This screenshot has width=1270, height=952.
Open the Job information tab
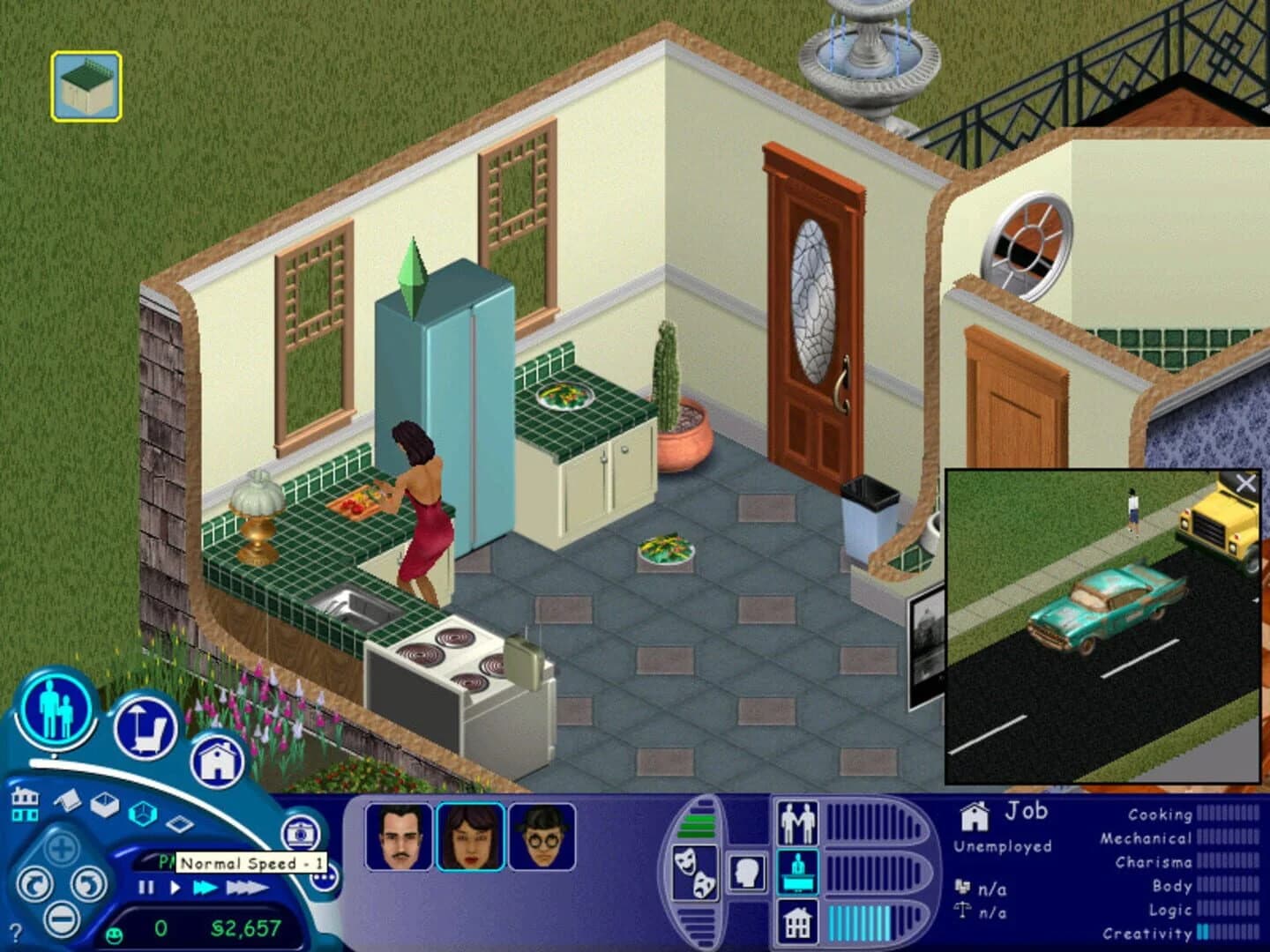point(798,873)
